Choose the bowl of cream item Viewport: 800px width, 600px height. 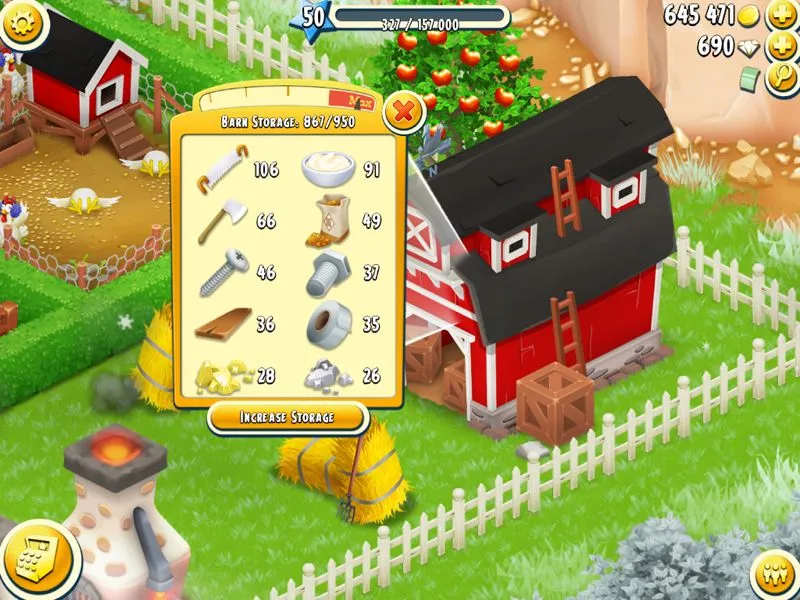328,169
